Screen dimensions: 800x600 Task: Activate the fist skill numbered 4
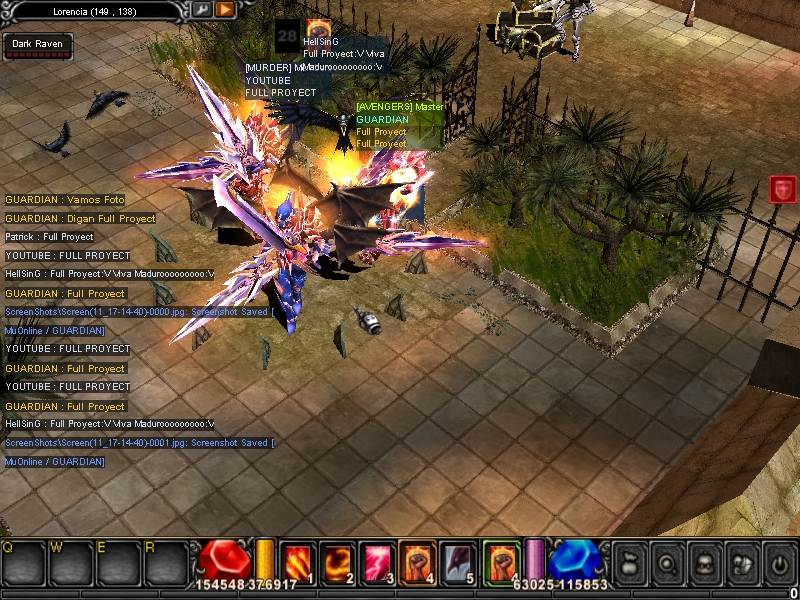(x=416, y=560)
